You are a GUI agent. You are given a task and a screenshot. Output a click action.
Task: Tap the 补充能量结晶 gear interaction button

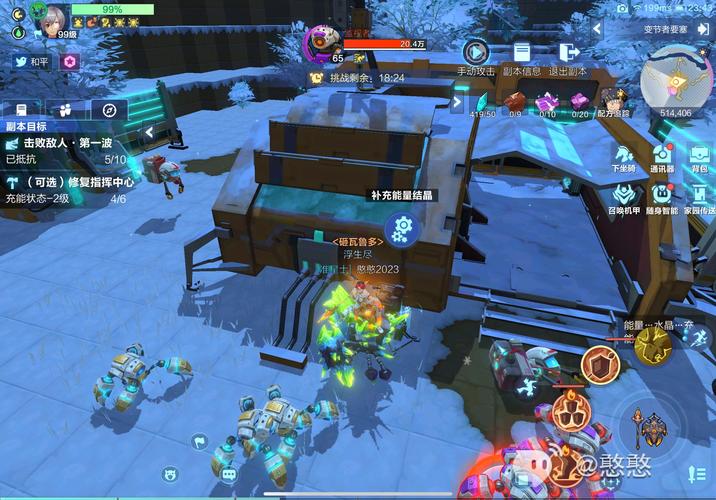(x=402, y=230)
